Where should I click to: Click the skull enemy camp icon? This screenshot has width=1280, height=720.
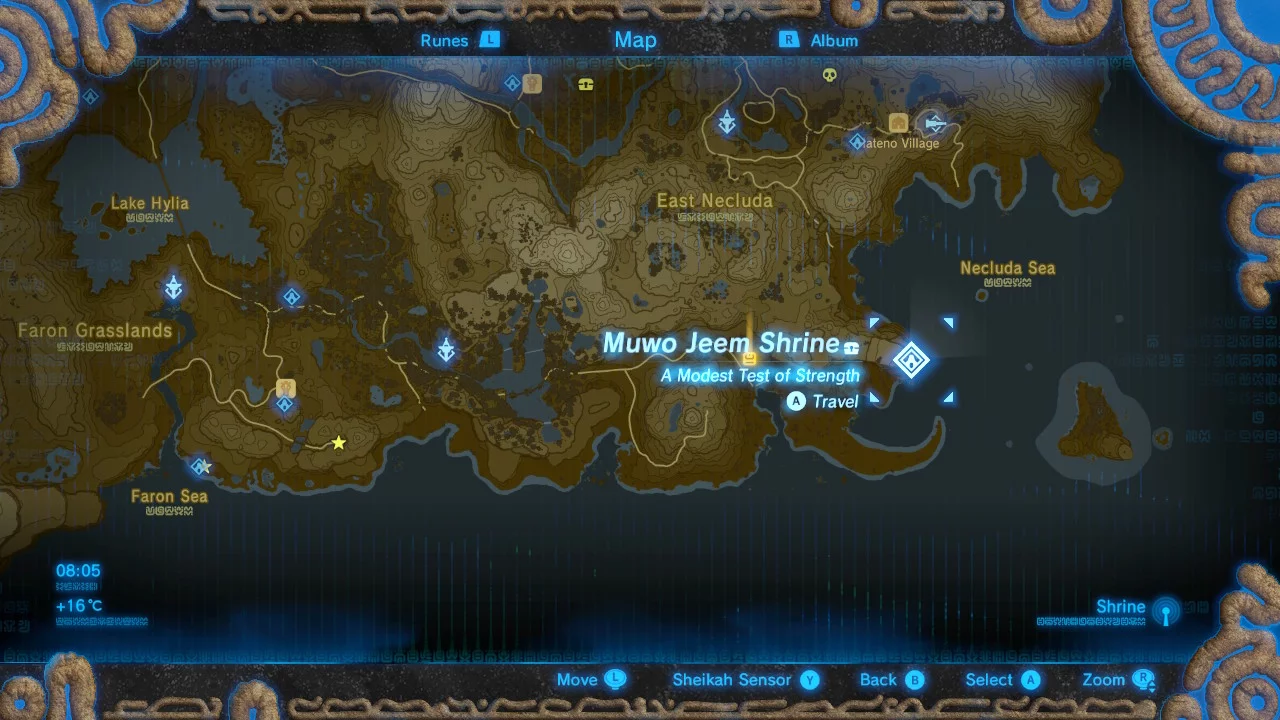[830, 74]
